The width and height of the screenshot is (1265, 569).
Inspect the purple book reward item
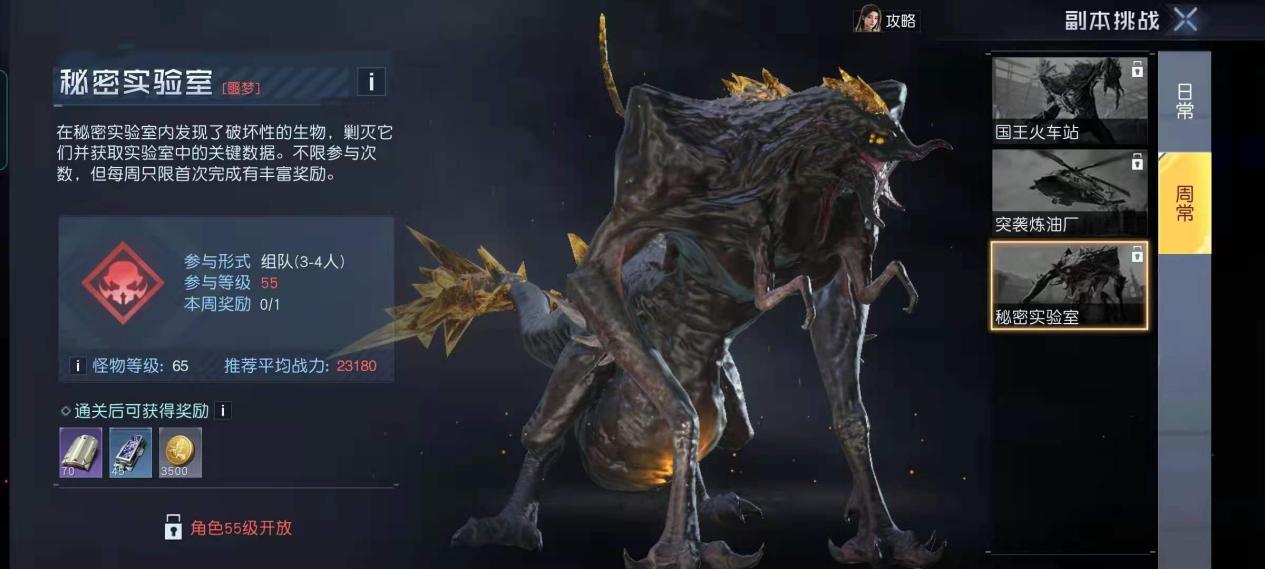81,452
